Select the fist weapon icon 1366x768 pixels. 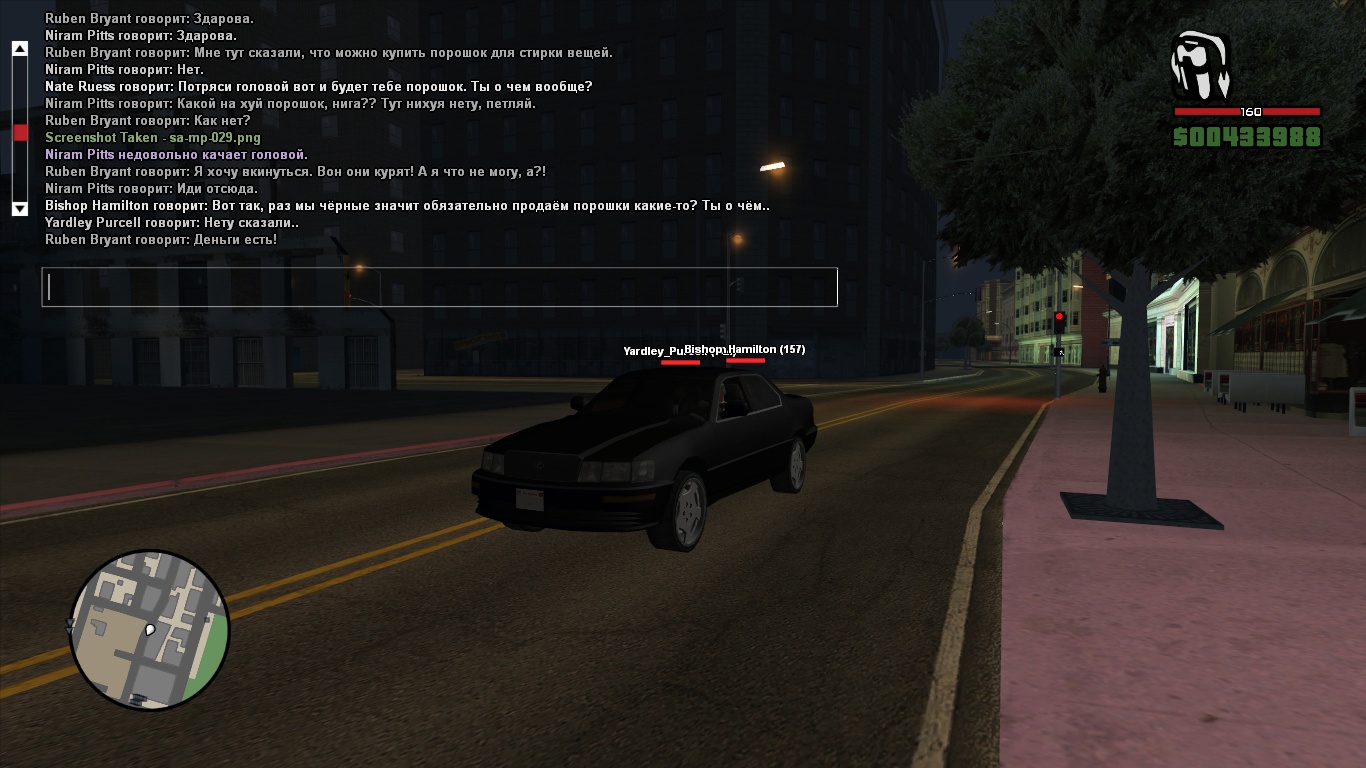pyautogui.click(x=1200, y=66)
